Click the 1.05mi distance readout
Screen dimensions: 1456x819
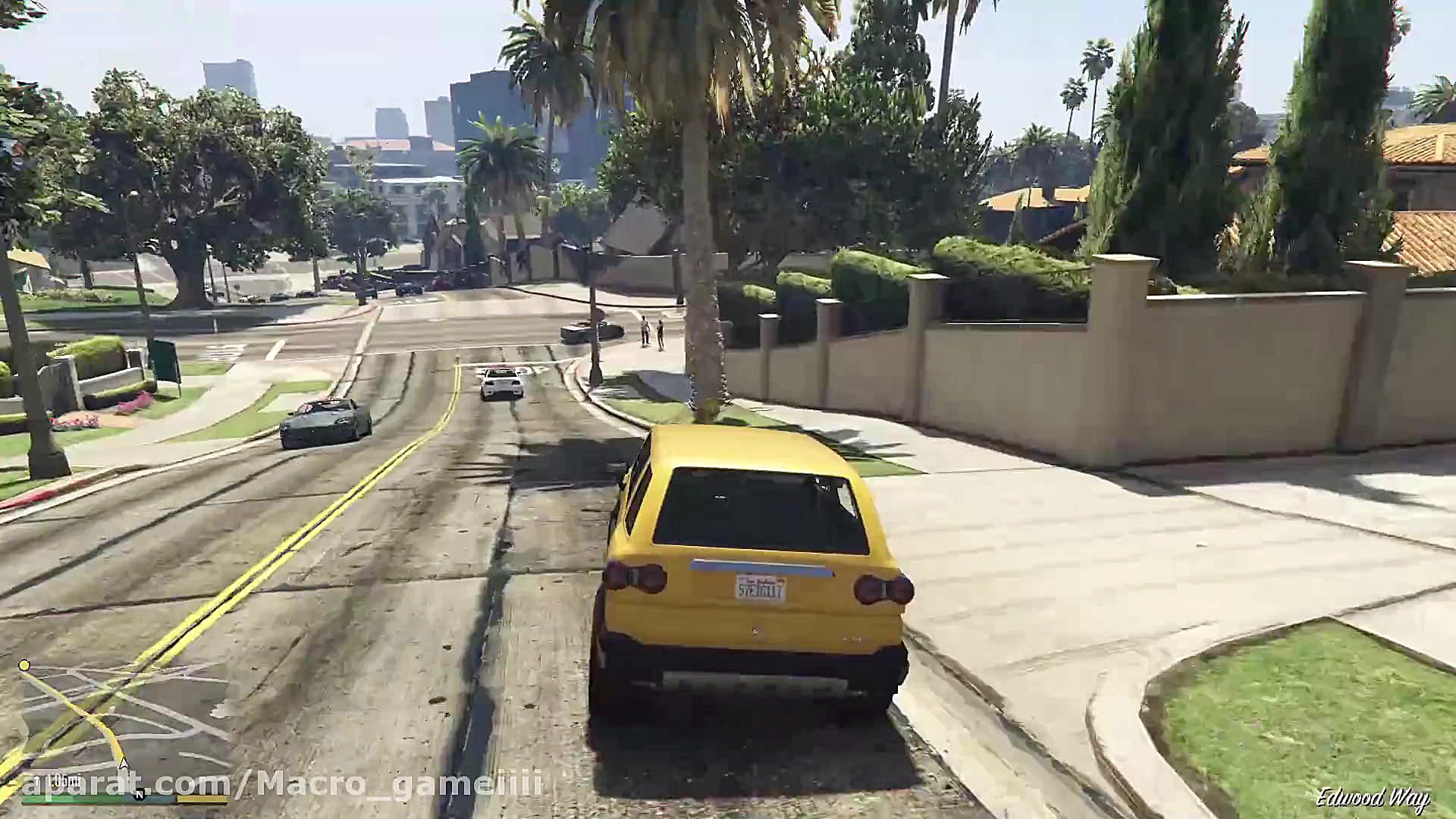57,783
